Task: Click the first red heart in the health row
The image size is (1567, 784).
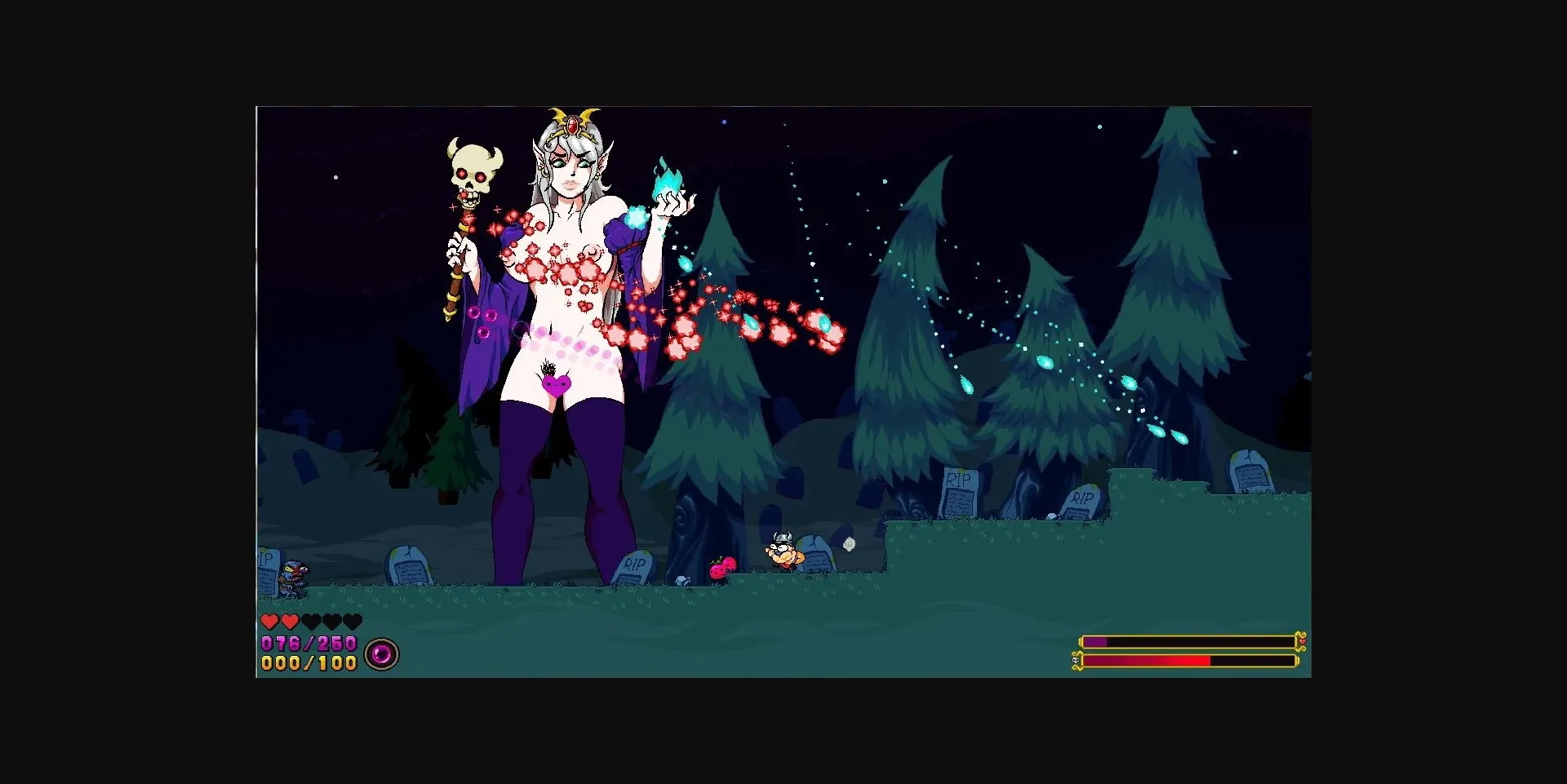Action: click(x=271, y=621)
